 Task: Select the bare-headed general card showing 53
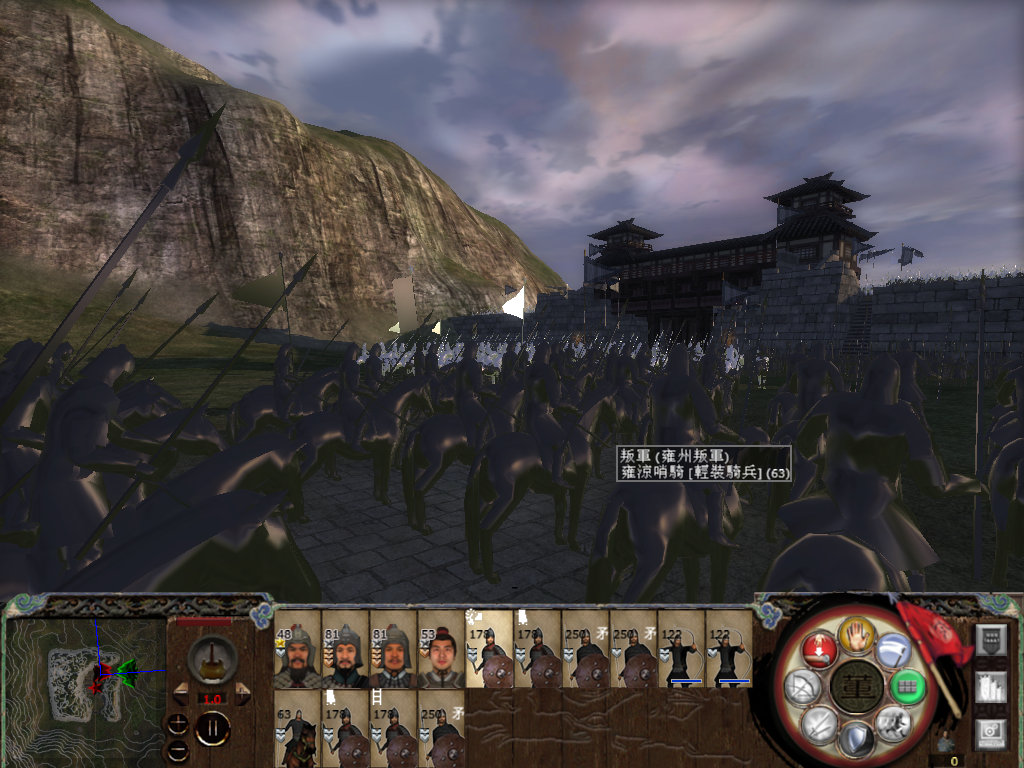click(x=441, y=649)
